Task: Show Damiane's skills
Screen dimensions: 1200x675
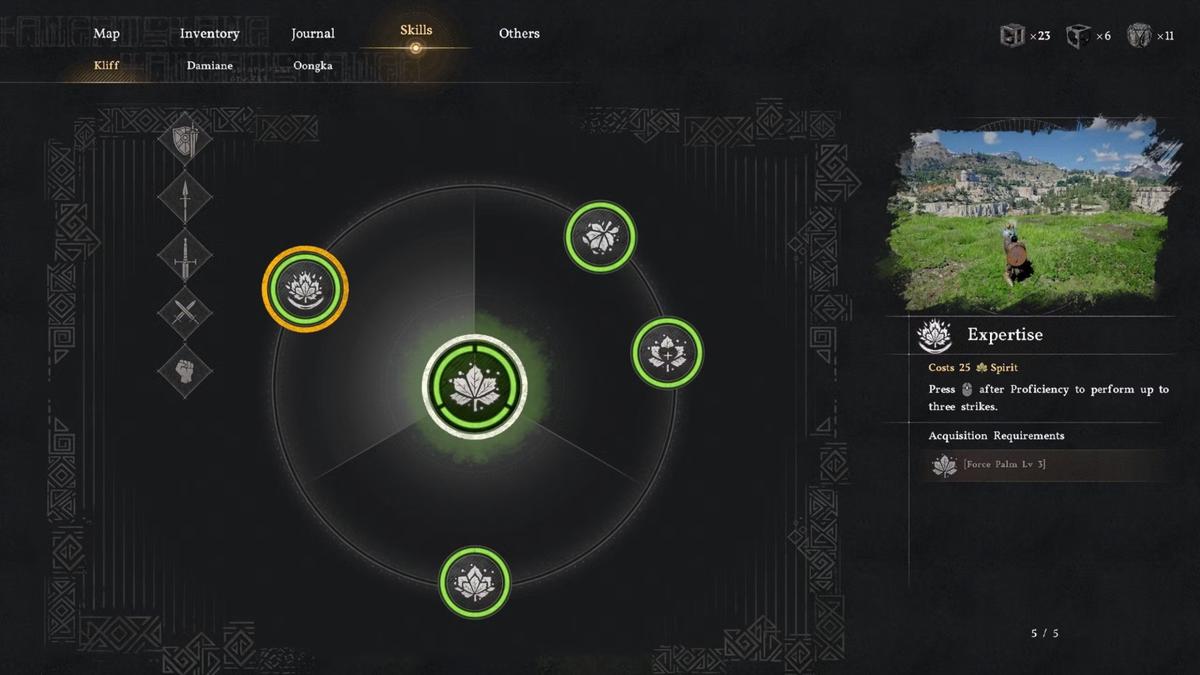Action: click(209, 66)
